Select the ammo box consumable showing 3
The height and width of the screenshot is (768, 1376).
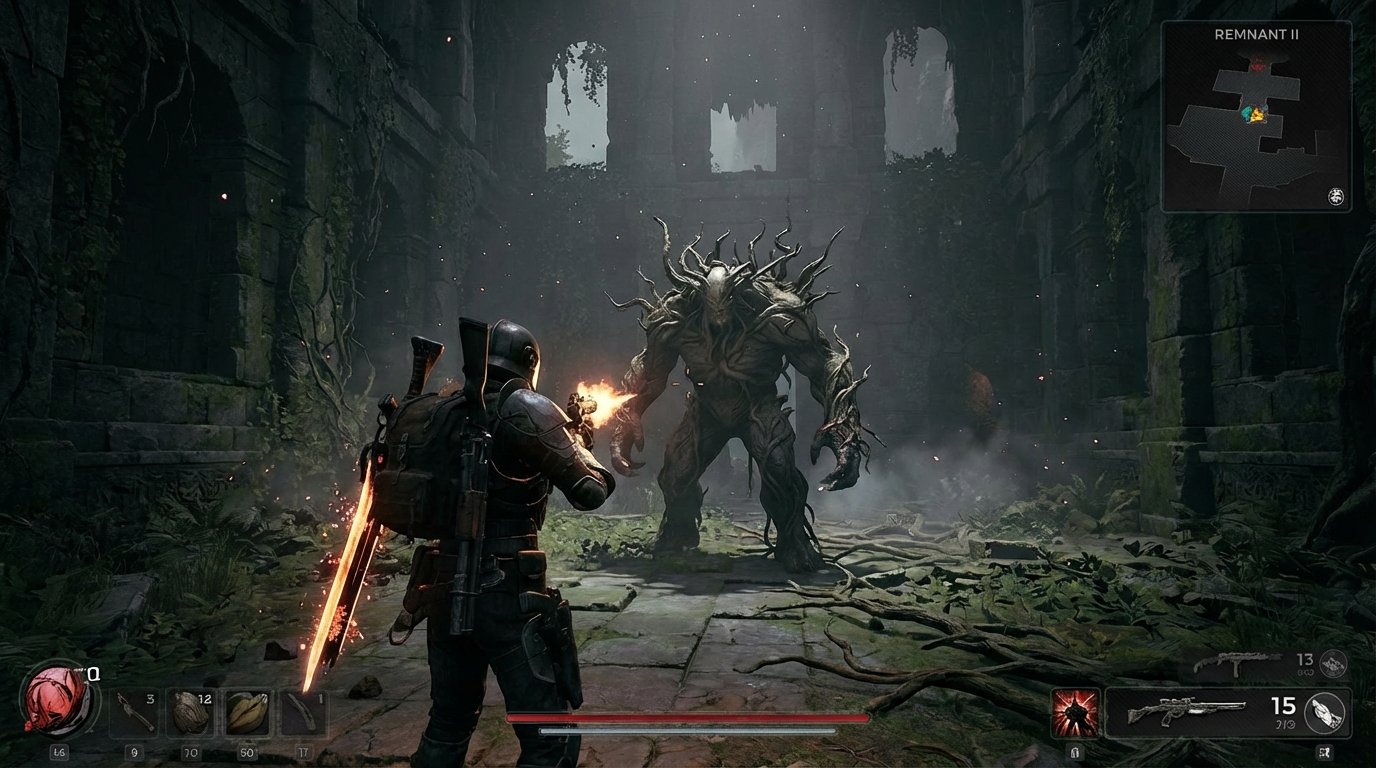click(x=135, y=711)
